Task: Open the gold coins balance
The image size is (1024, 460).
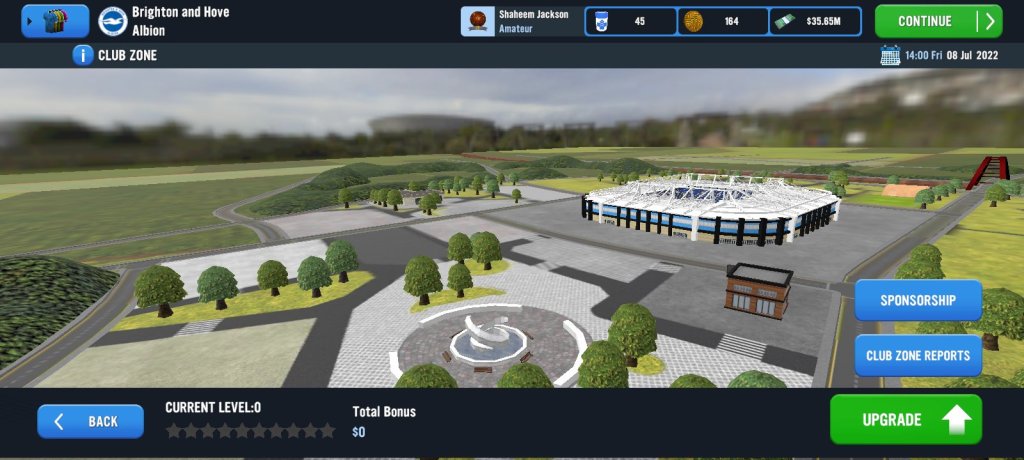Action: tap(723, 21)
